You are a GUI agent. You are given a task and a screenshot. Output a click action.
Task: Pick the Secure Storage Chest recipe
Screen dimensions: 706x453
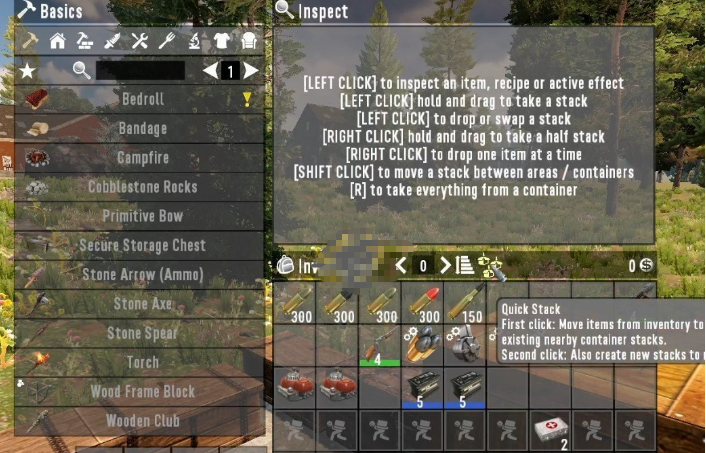pyautogui.click(x=143, y=245)
